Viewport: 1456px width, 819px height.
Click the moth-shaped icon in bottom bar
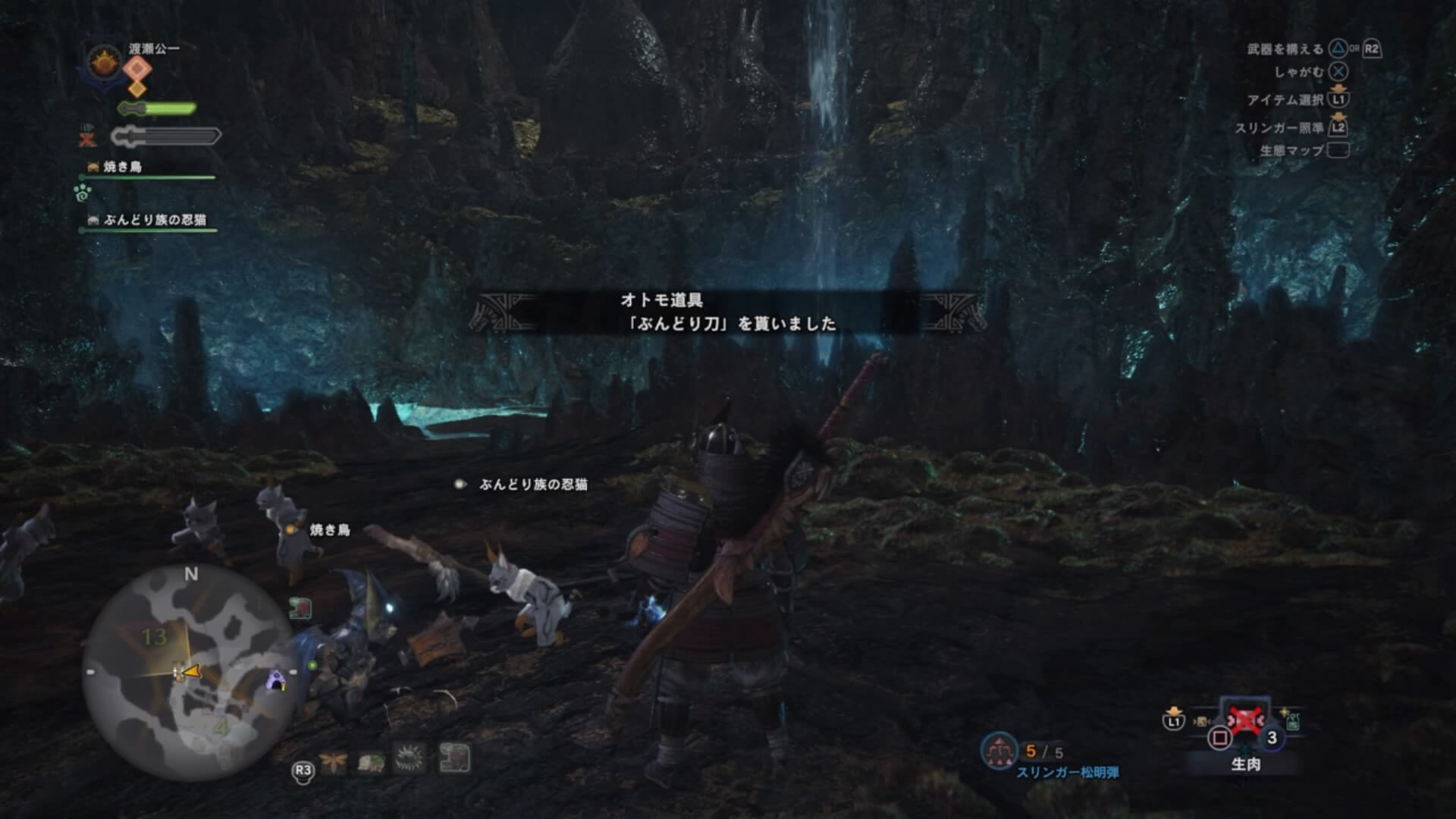click(333, 759)
